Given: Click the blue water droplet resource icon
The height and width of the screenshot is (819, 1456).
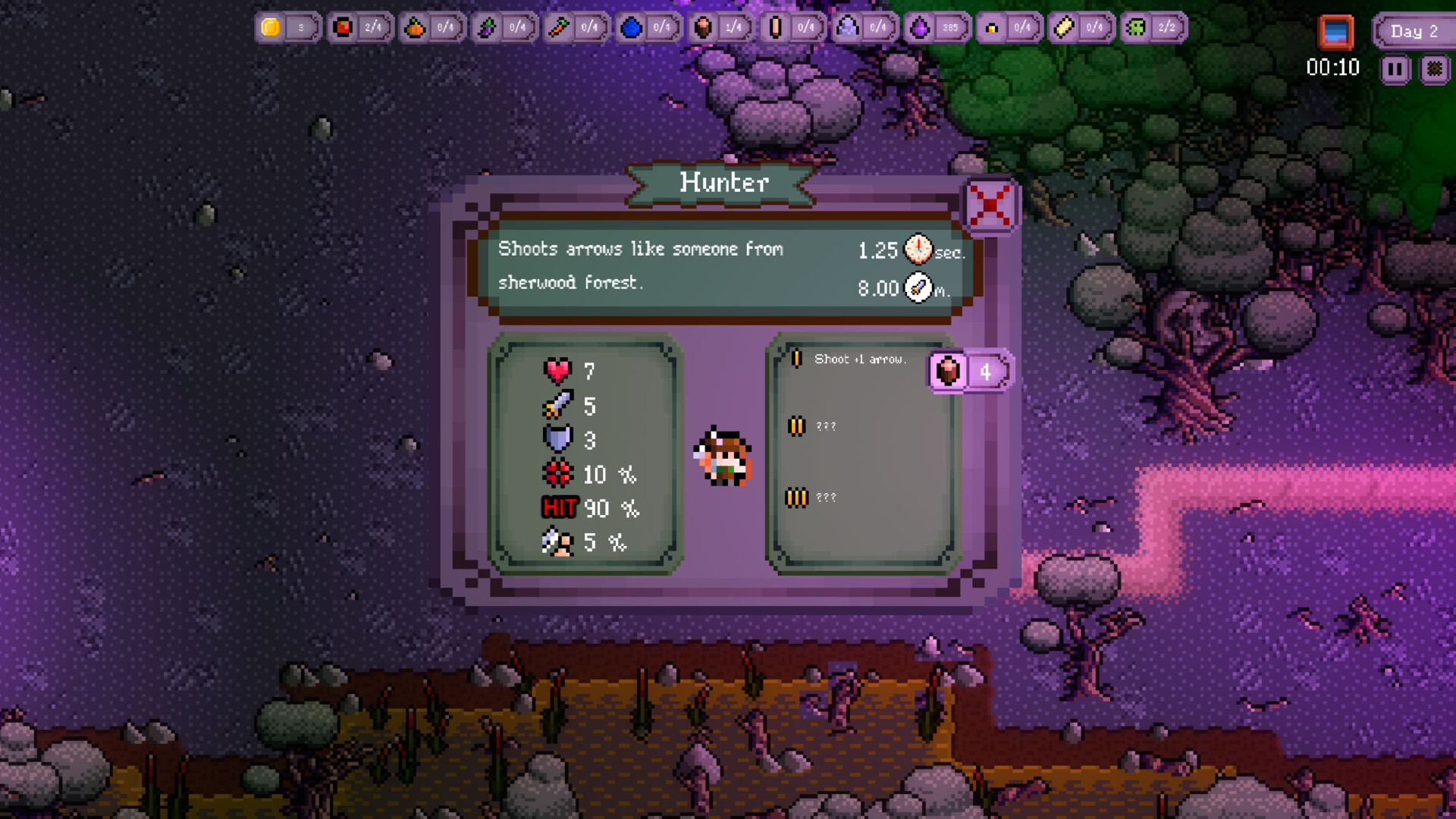Looking at the screenshot, I should pyautogui.click(x=632, y=27).
